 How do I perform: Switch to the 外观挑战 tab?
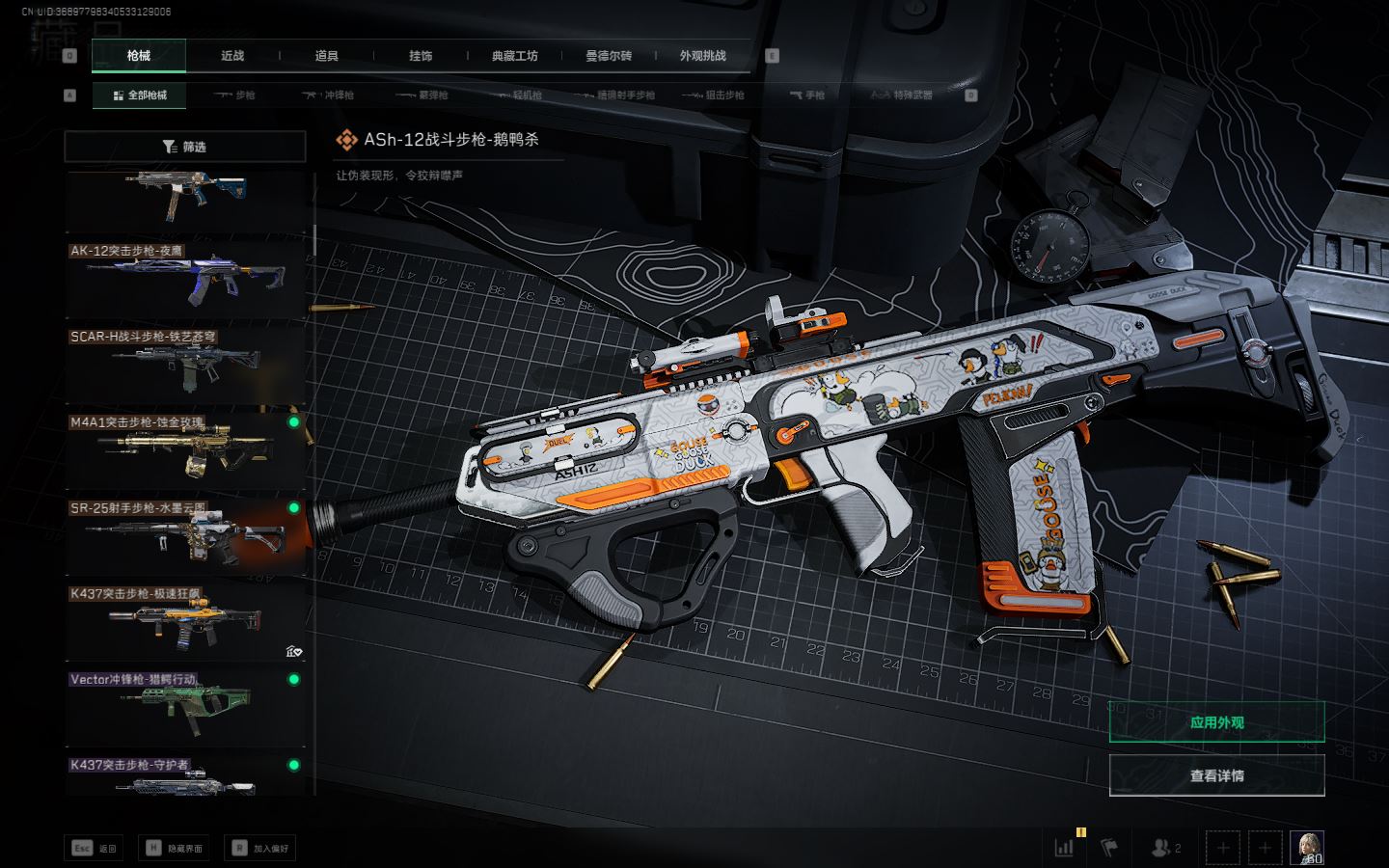(x=702, y=56)
